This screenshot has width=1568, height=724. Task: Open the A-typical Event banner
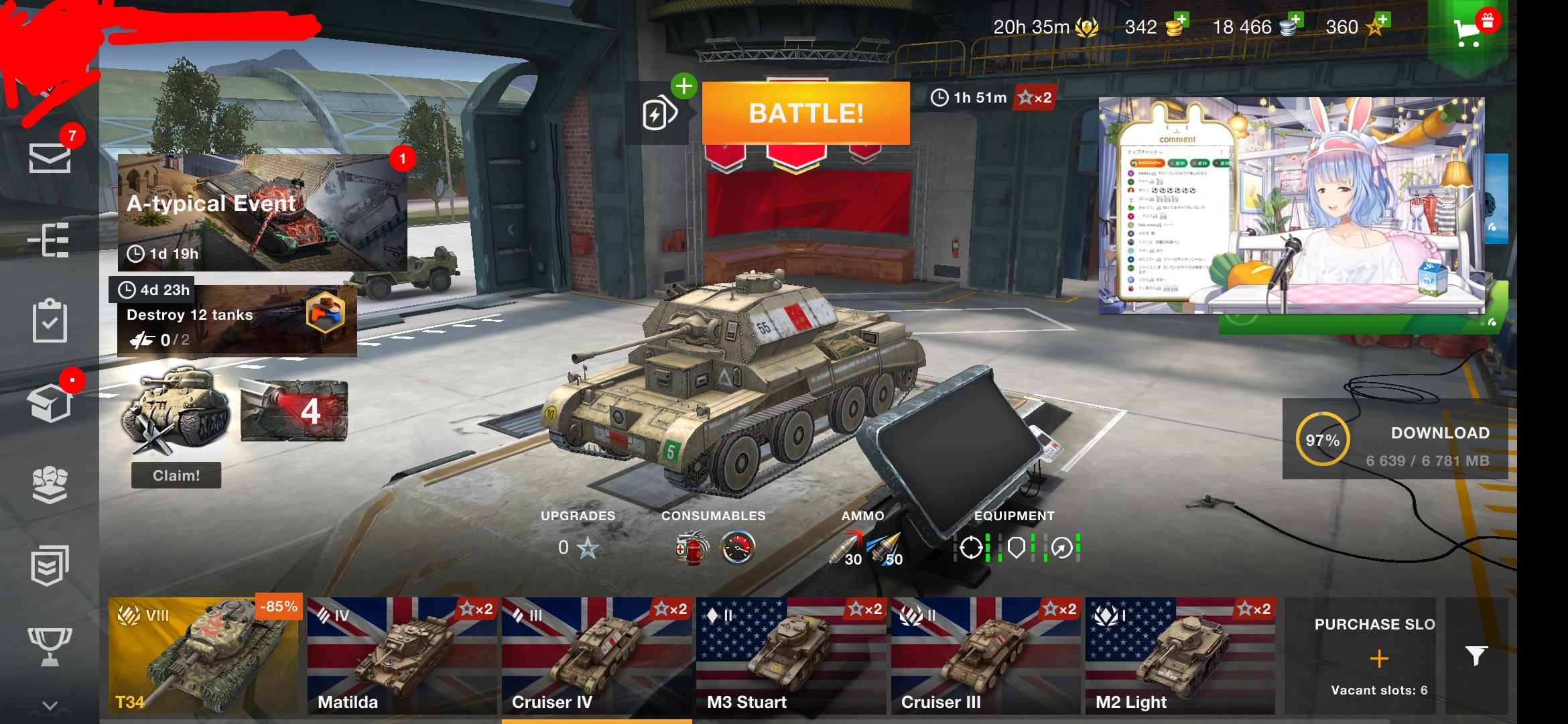click(262, 212)
